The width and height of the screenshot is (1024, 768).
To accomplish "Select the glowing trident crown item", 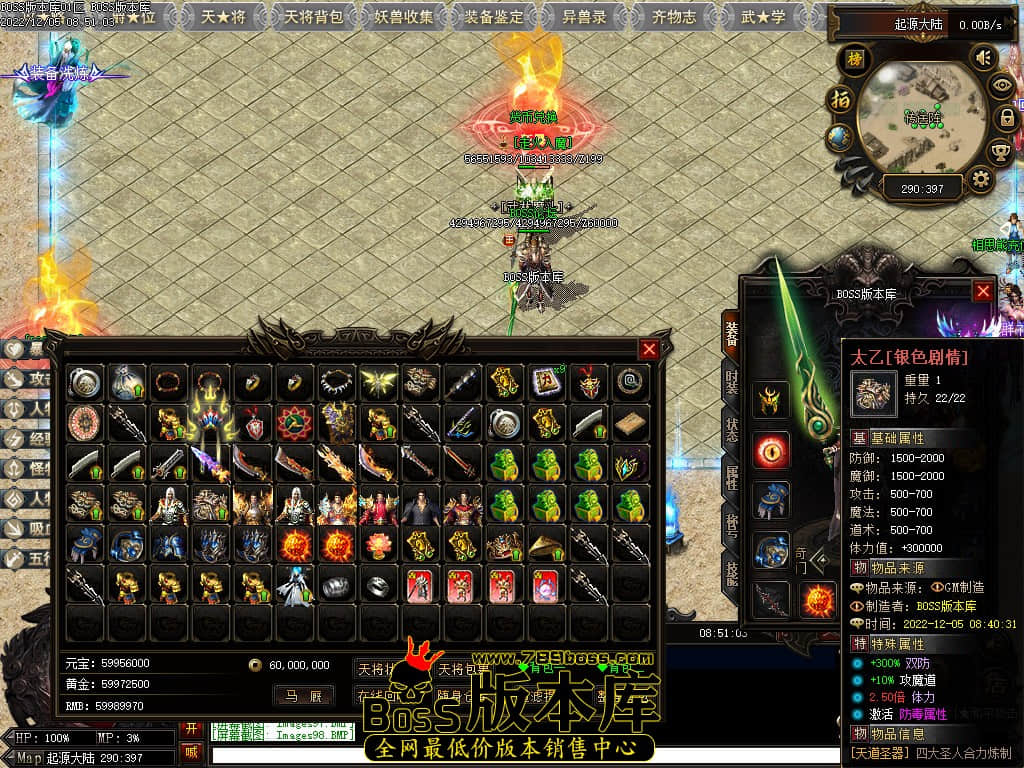I will [210, 421].
